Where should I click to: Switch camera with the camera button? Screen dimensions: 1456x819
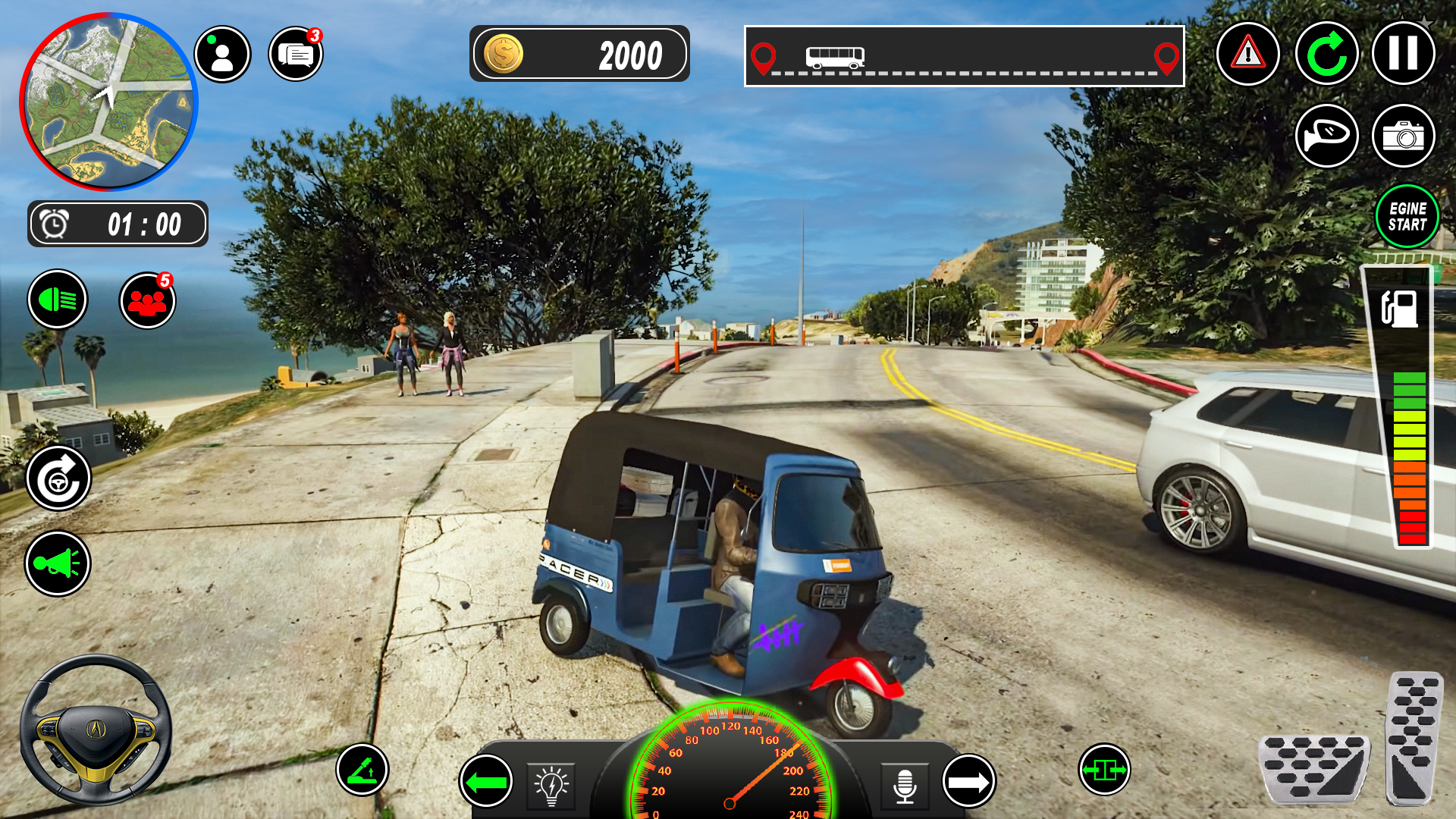(x=1403, y=136)
